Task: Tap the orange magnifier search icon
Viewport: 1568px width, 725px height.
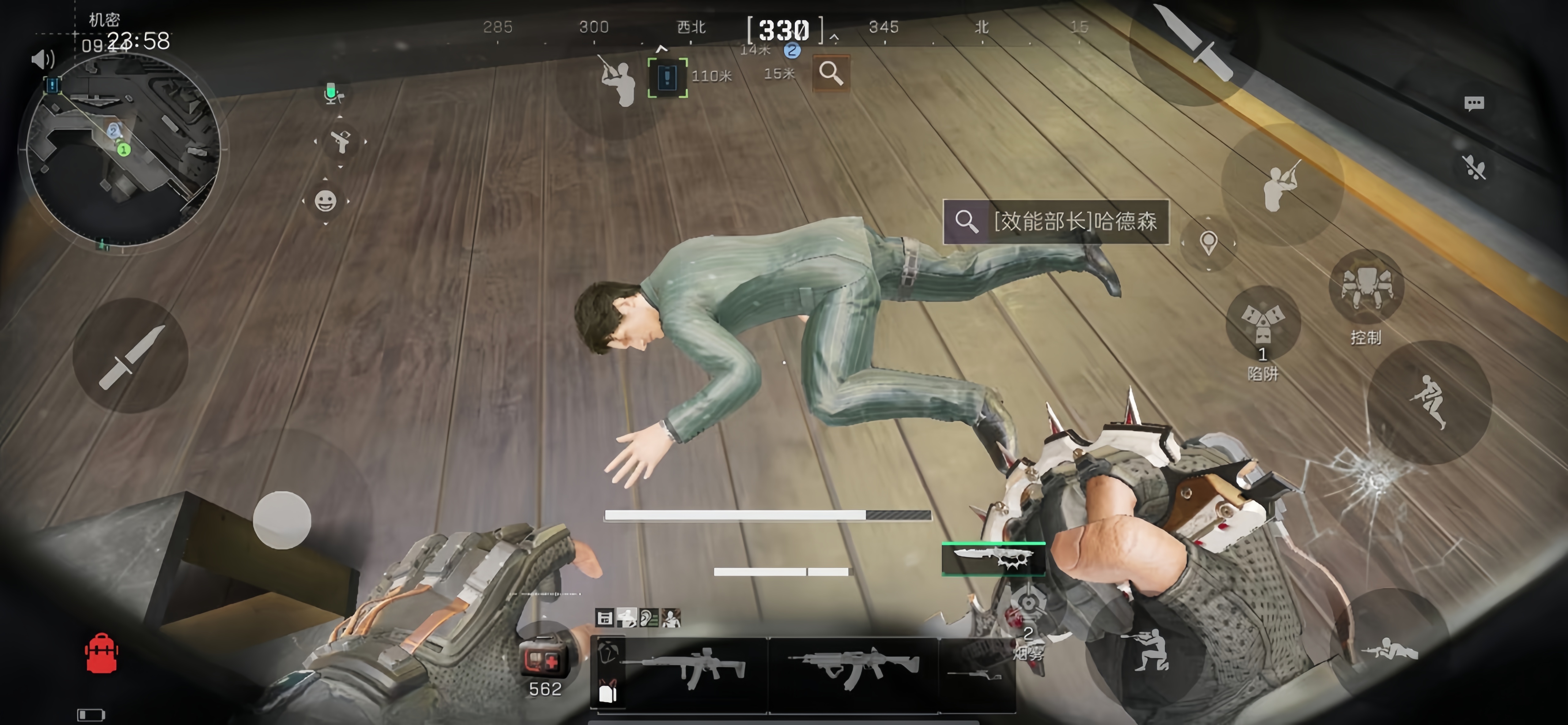Action: (831, 74)
